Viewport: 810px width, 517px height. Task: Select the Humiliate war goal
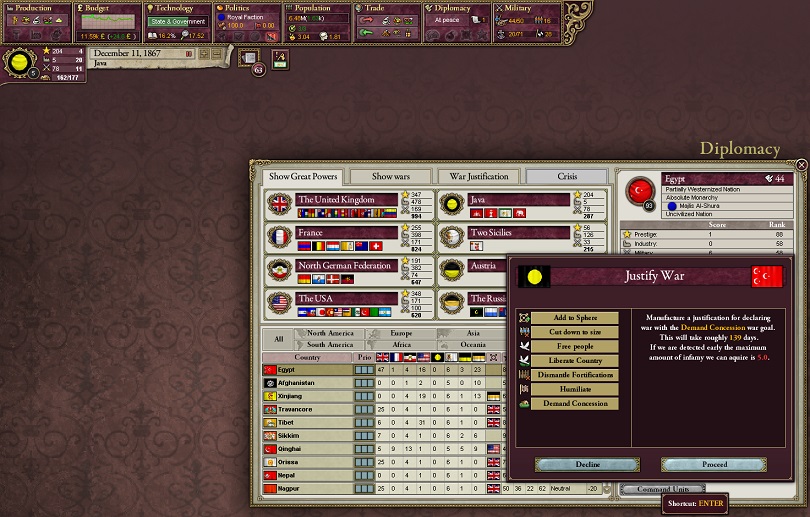click(x=575, y=388)
